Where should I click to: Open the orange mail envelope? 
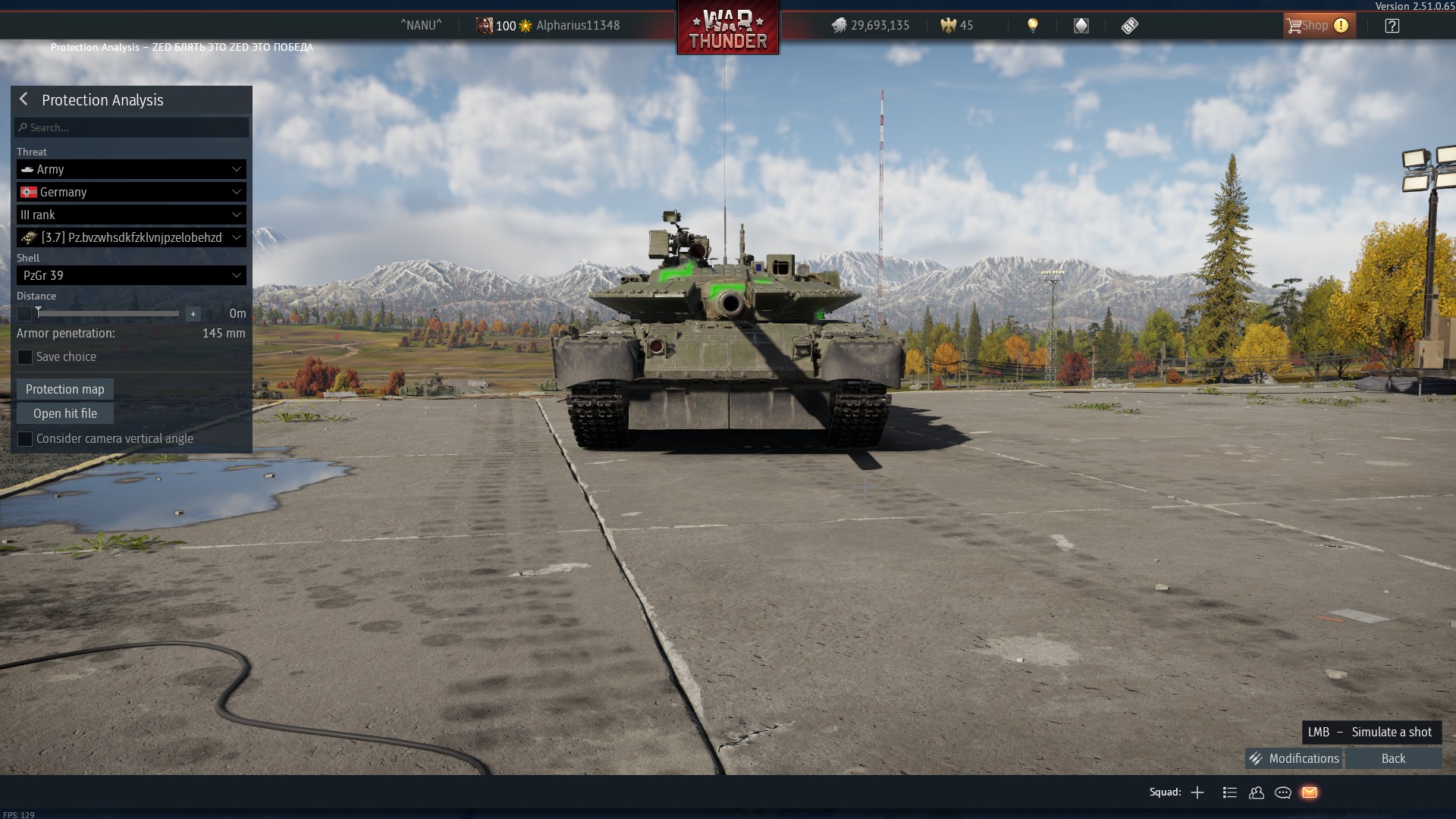coord(1310,792)
